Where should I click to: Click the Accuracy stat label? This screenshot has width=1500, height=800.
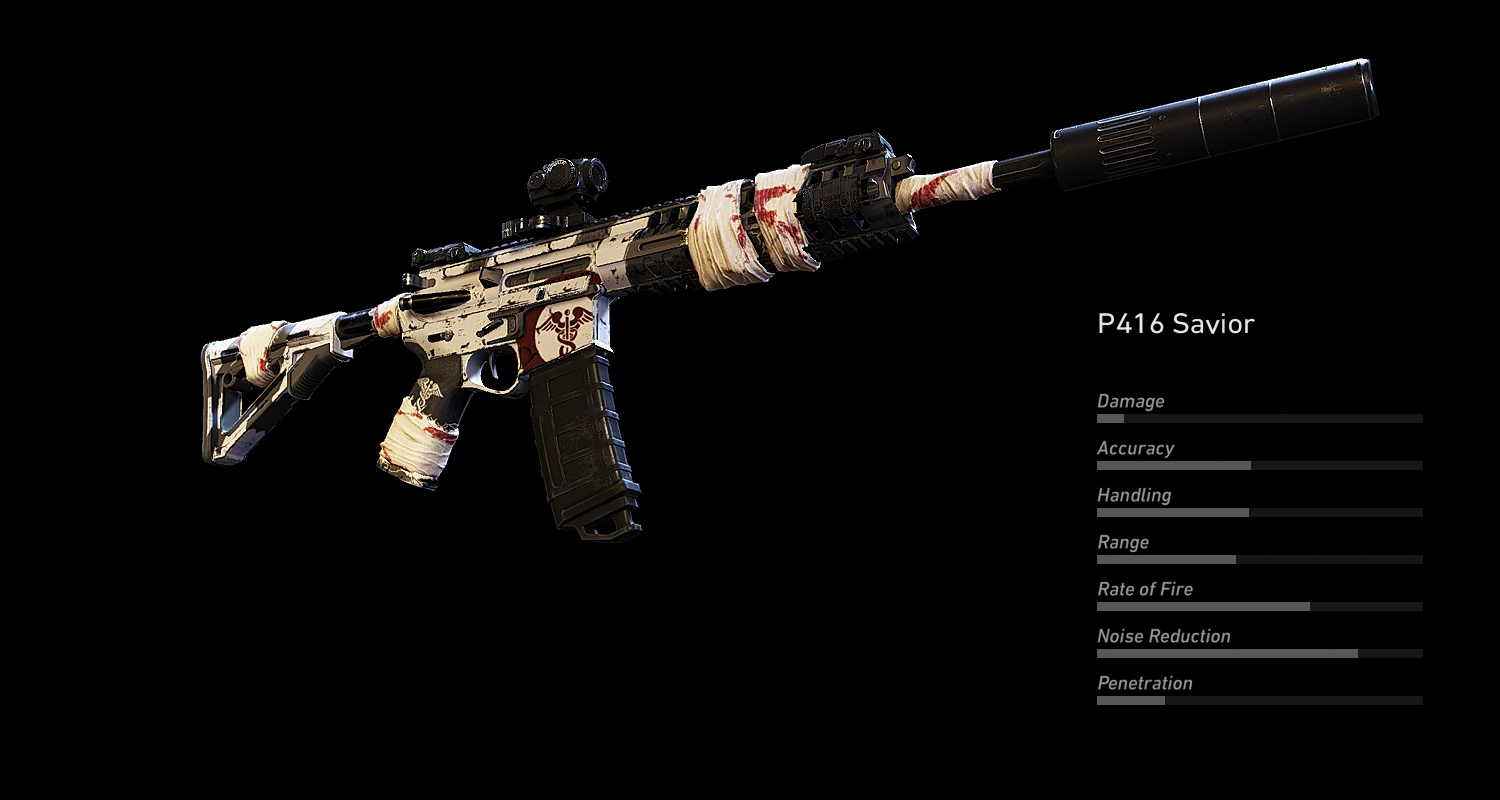[x=1135, y=448]
